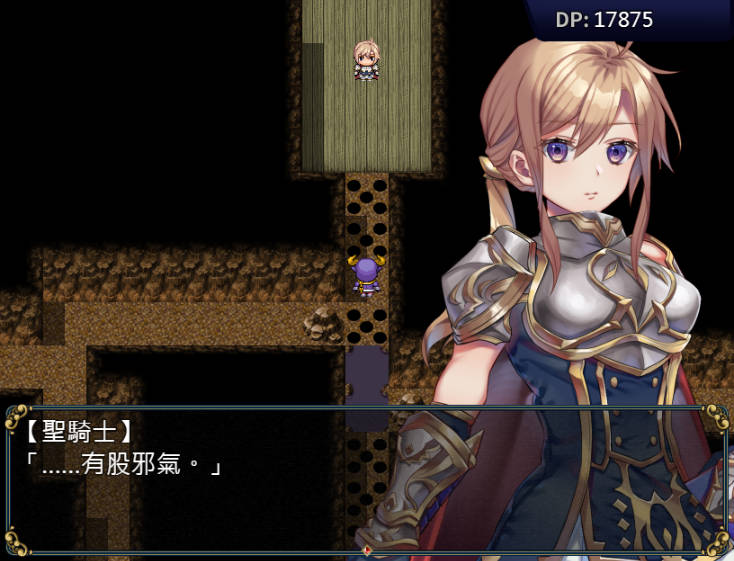Advance the 聖騎士 dialogue text box
This screenshot has height=561, width=734.
pyautogui.click(x=366, y=480)
